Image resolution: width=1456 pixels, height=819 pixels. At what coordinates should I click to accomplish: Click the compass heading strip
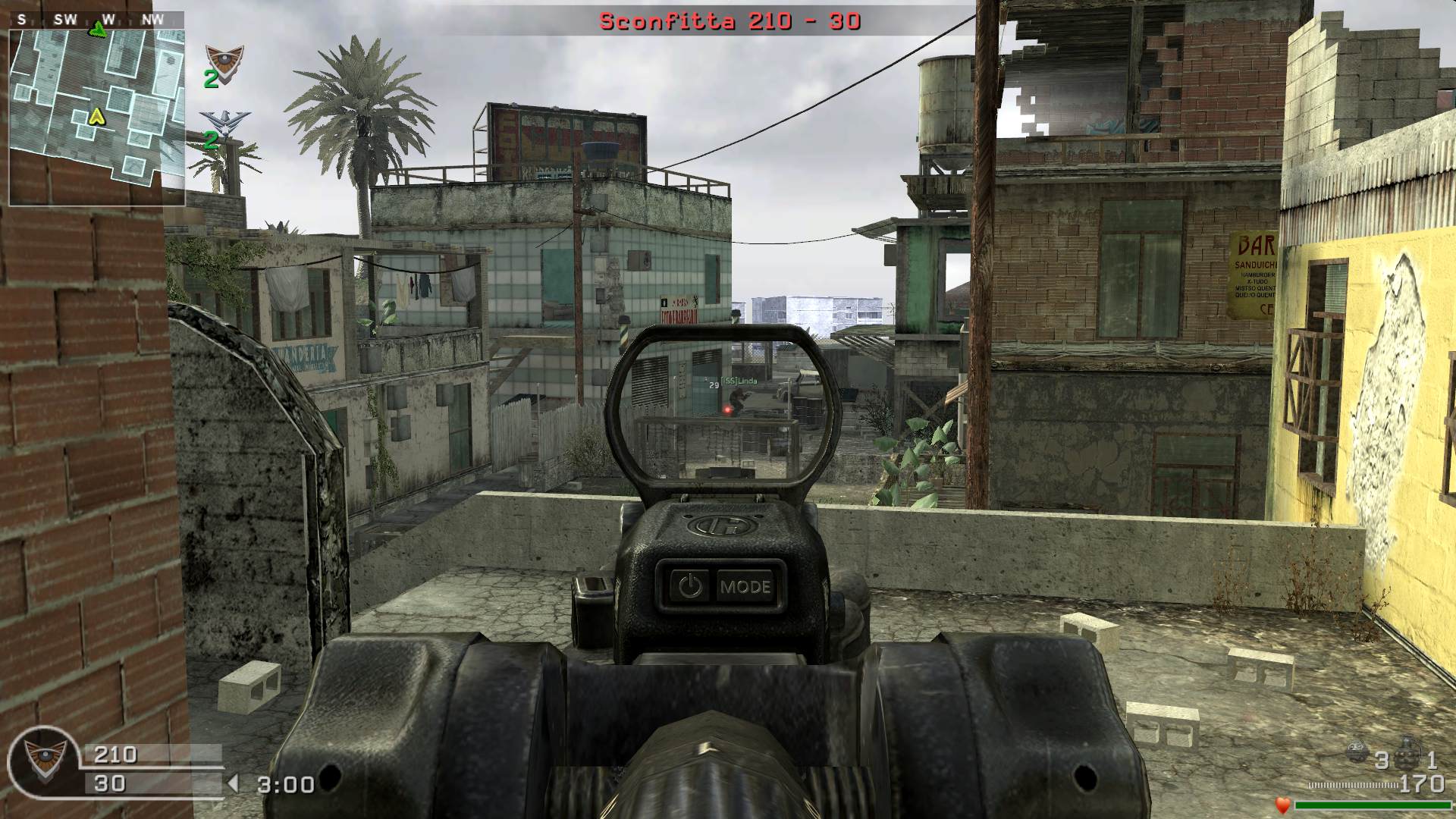97,19
